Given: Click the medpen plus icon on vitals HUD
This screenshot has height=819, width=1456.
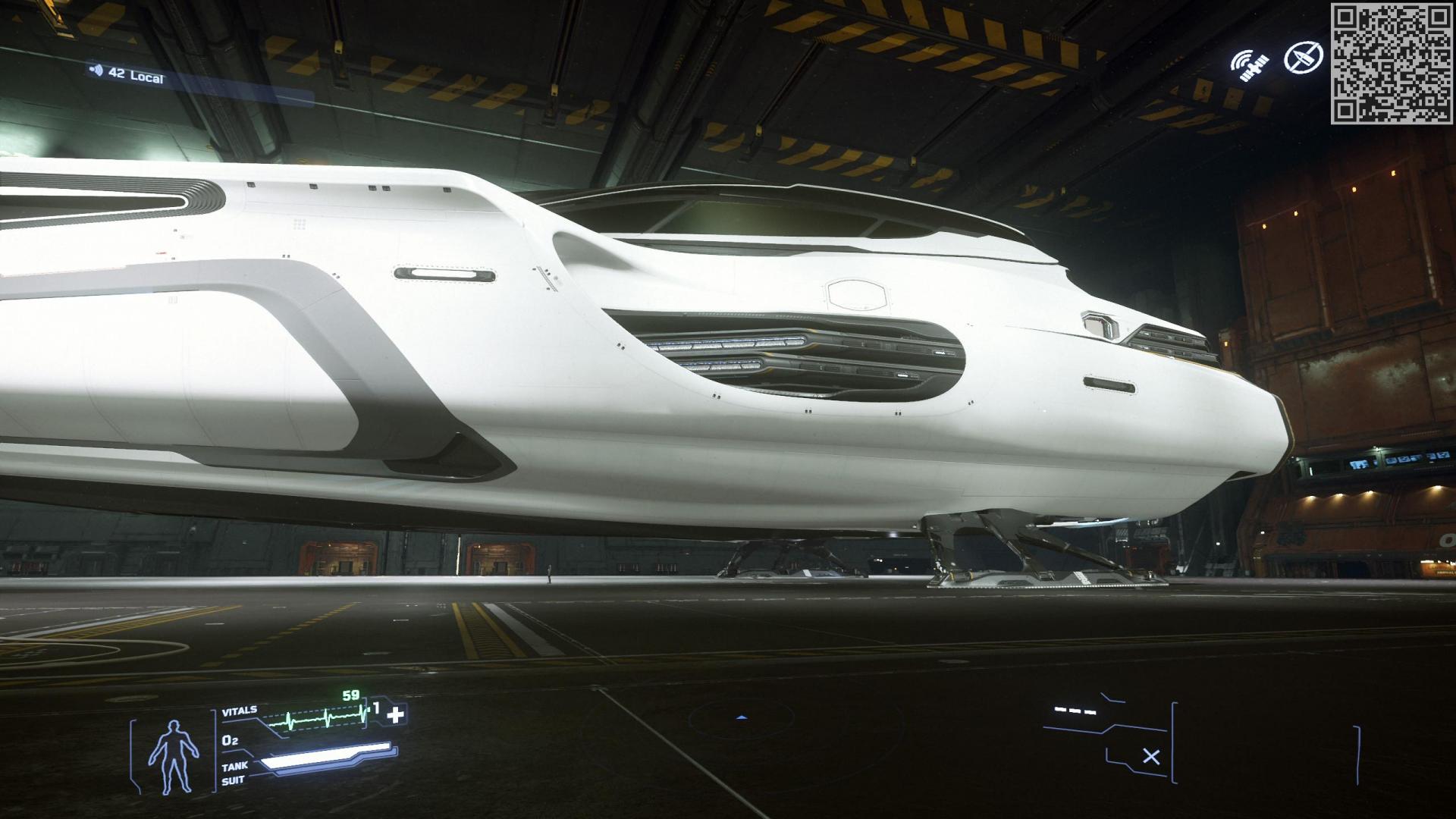Looking at the screenshot, I should 397,714.
